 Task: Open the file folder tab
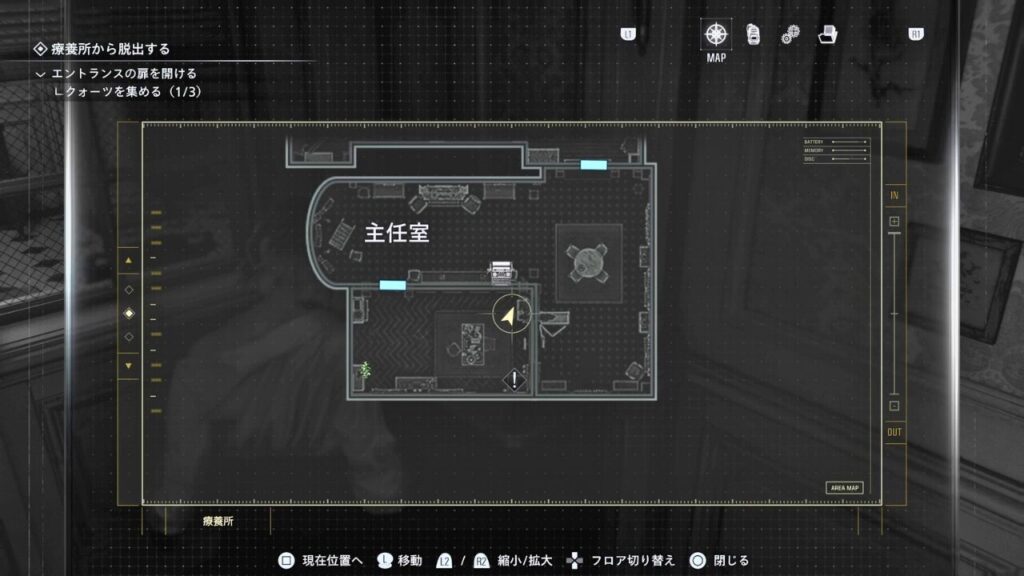point(827,34)
